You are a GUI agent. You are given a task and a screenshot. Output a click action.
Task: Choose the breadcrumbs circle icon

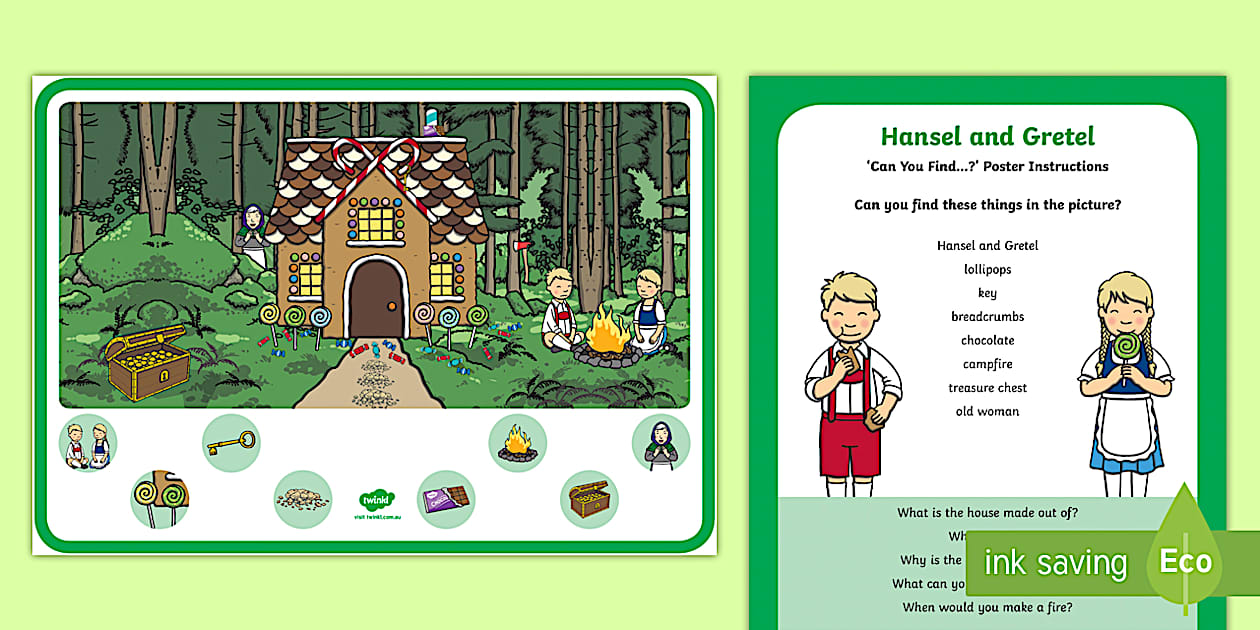click(x=303, y=499)
